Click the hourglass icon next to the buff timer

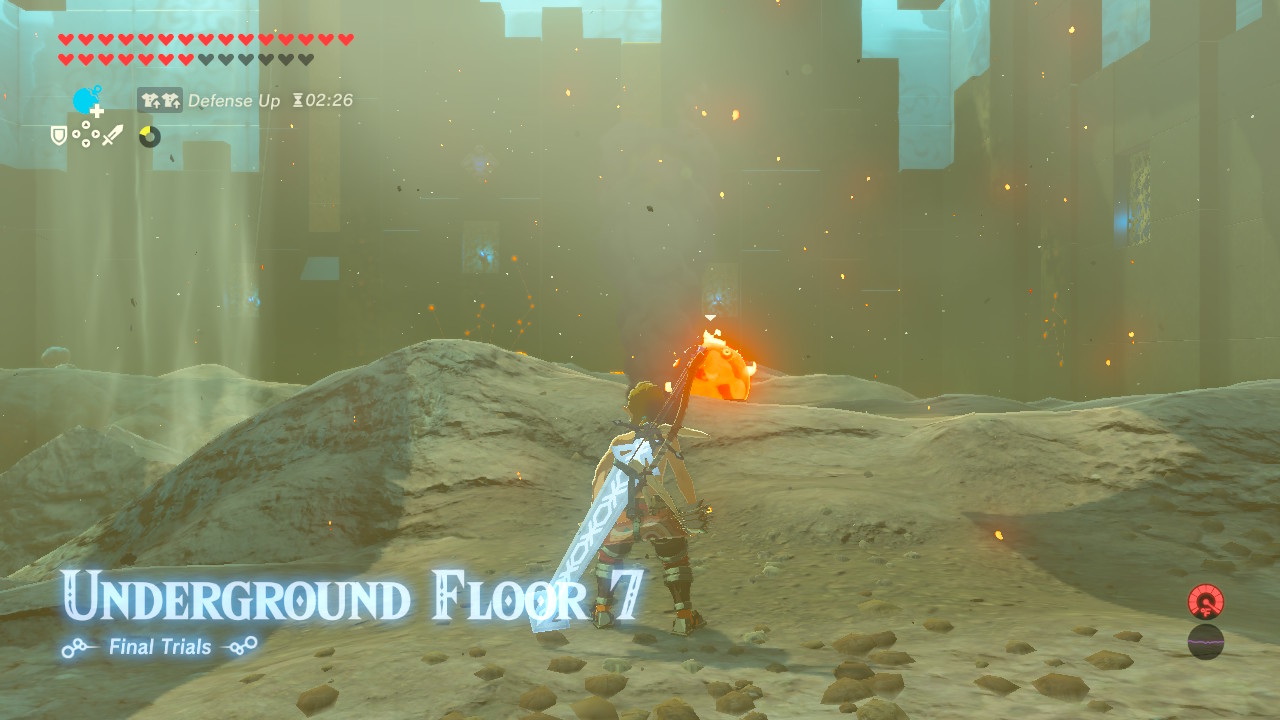[x=299, y=100]
